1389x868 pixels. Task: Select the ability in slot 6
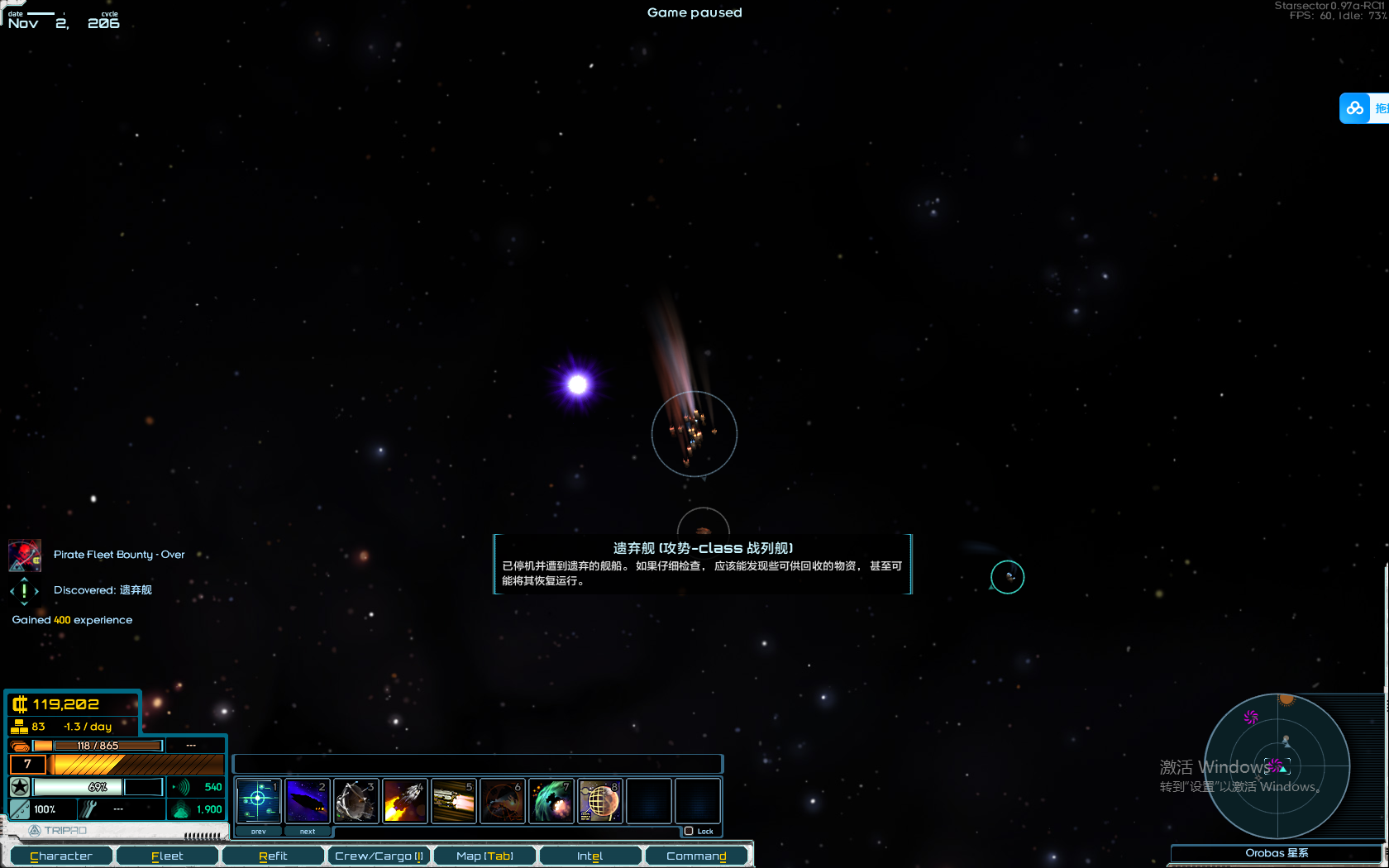503,800
